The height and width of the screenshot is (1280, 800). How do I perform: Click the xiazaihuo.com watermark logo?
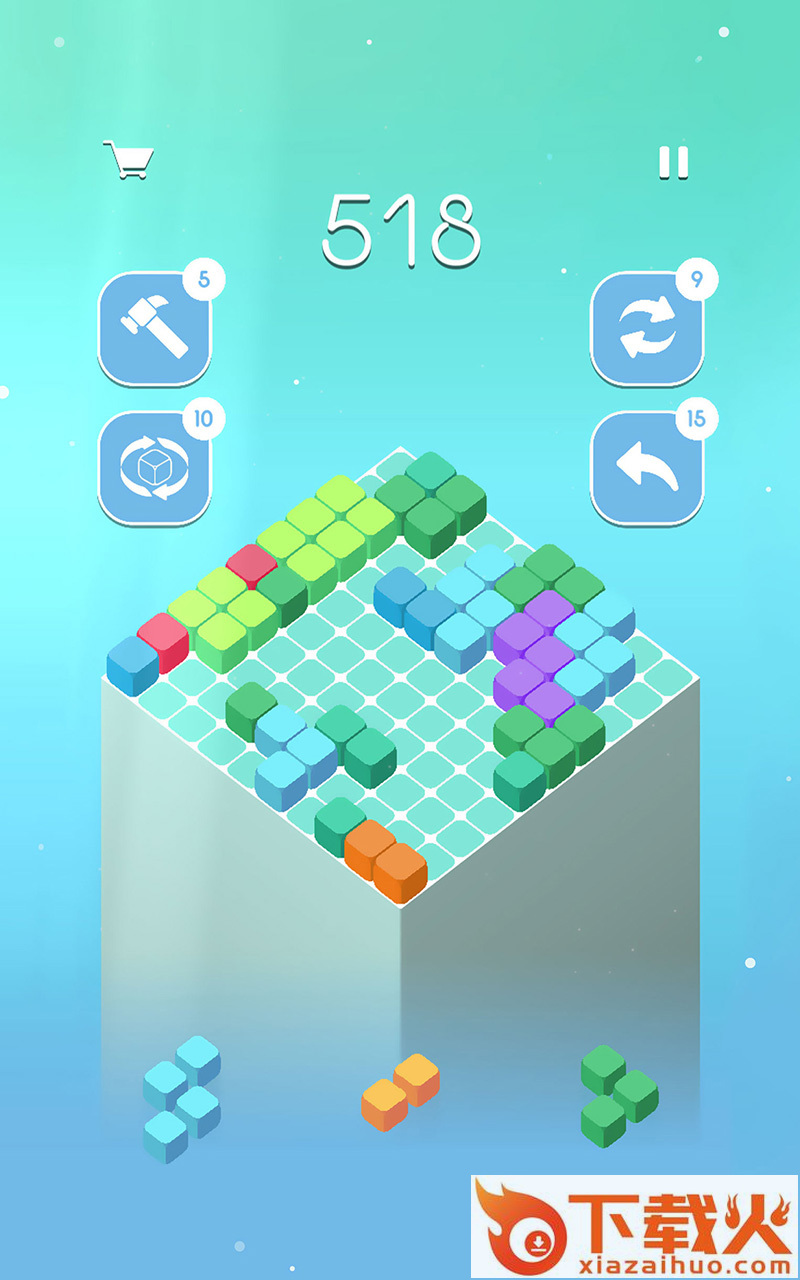click(x=634, y=1226)
